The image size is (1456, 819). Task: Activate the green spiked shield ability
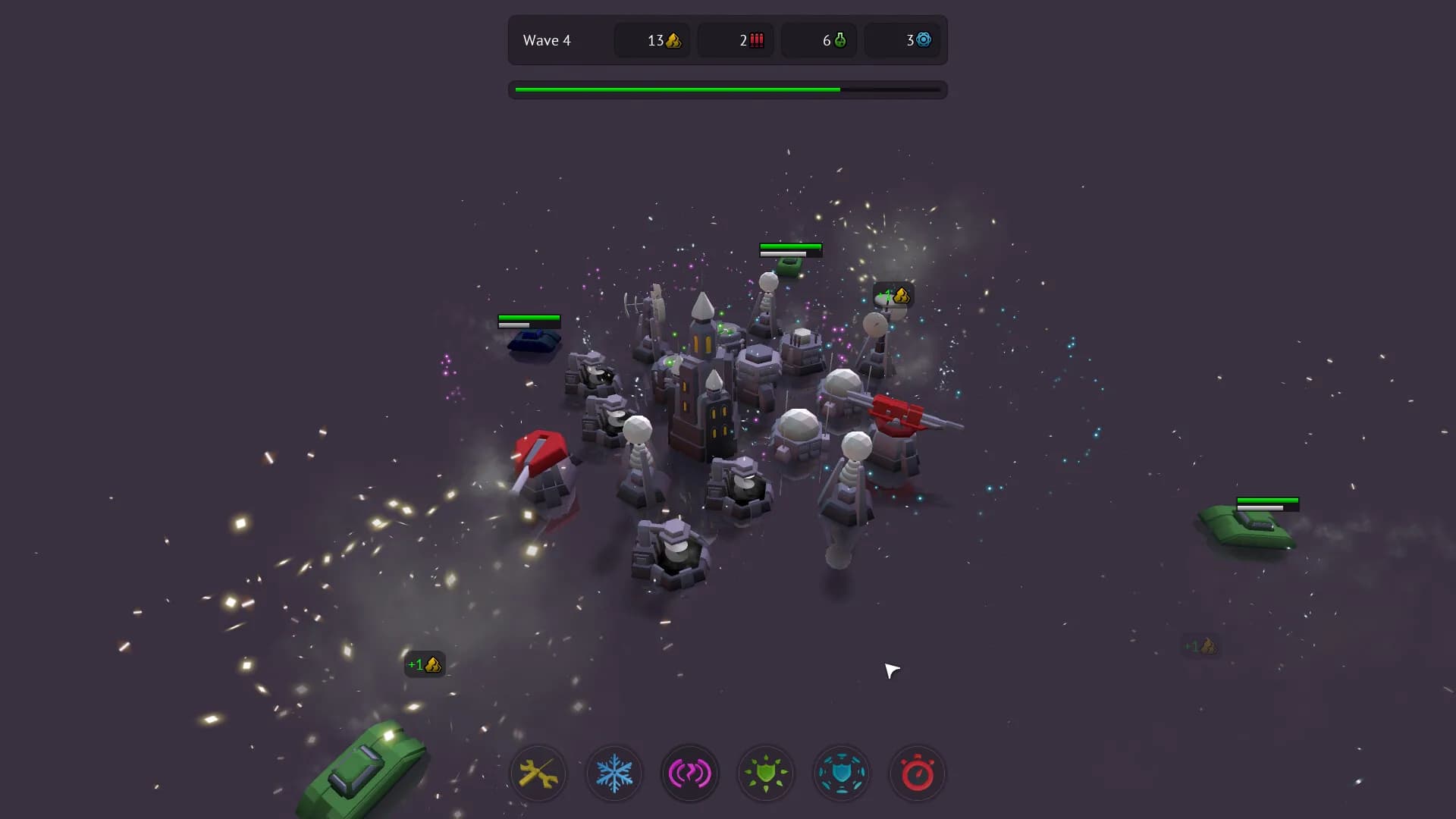pos(766,773)
